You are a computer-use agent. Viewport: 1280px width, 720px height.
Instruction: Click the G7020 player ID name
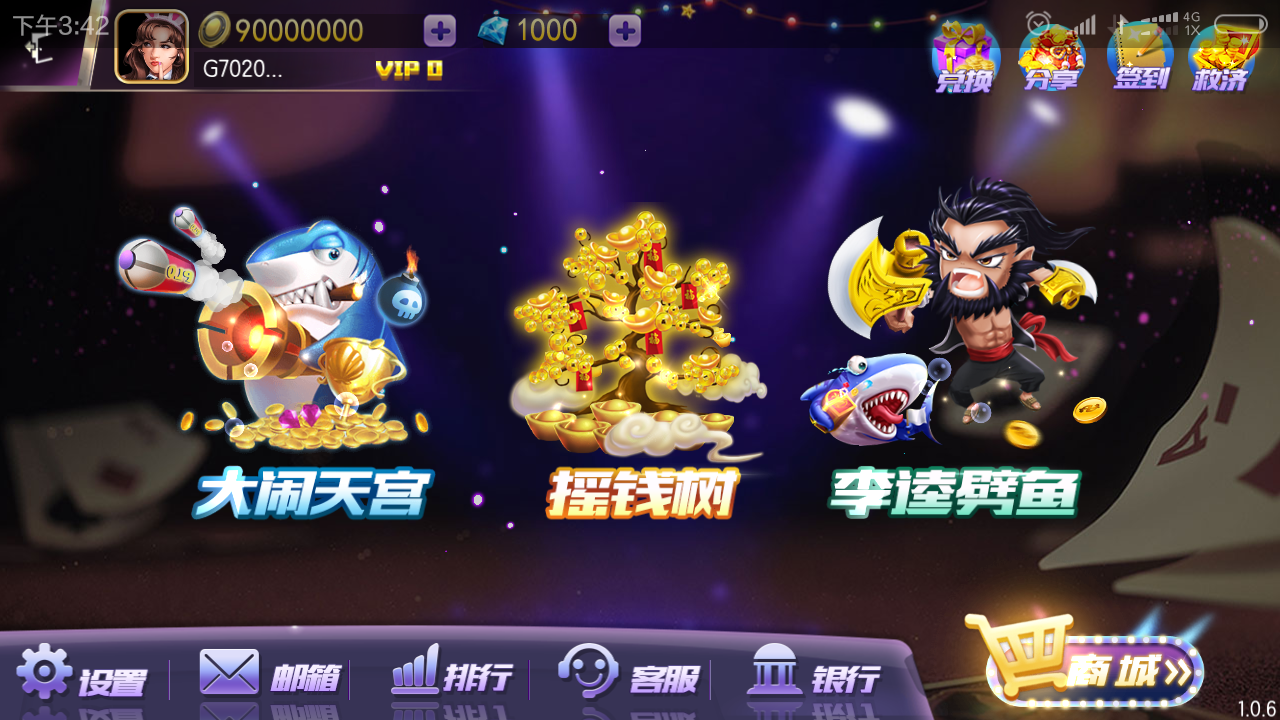(x=240, y=68)
